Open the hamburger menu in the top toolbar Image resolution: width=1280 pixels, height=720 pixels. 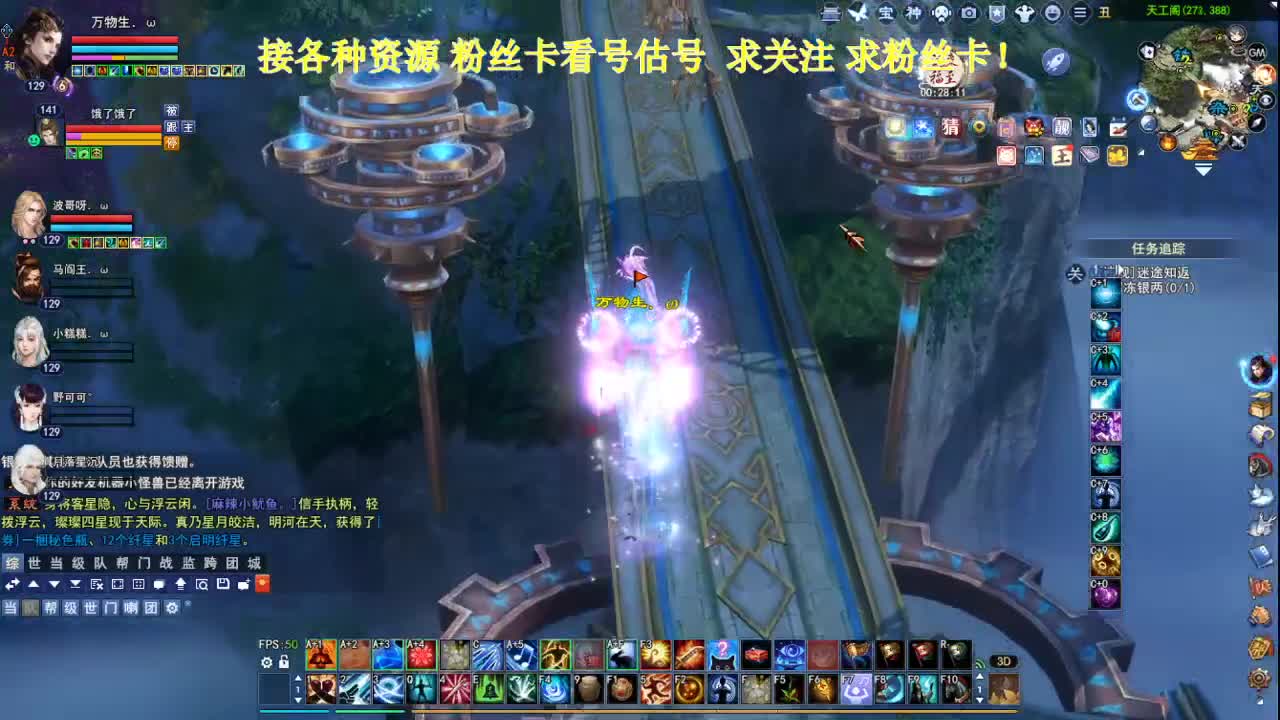tap(1080, 13)
